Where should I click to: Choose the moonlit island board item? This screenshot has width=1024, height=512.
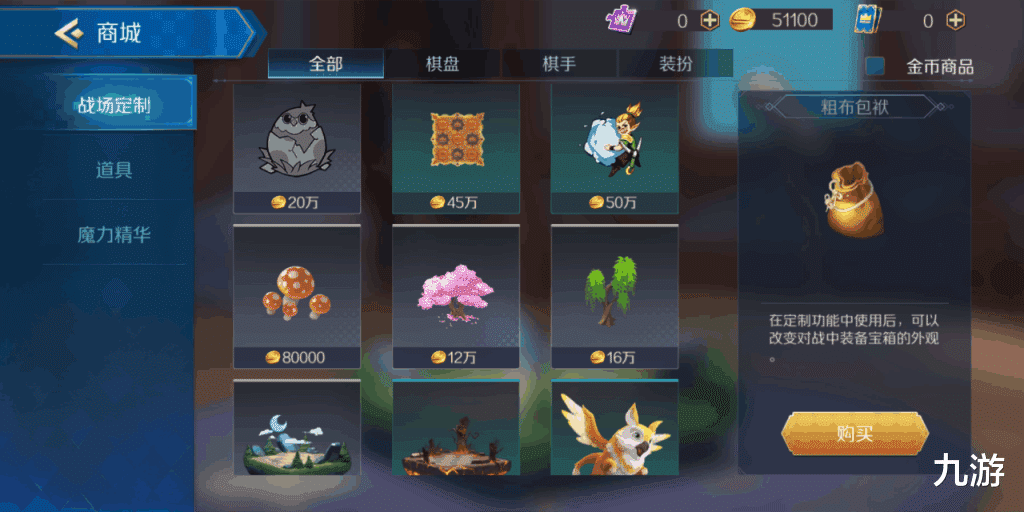point(297,428)
